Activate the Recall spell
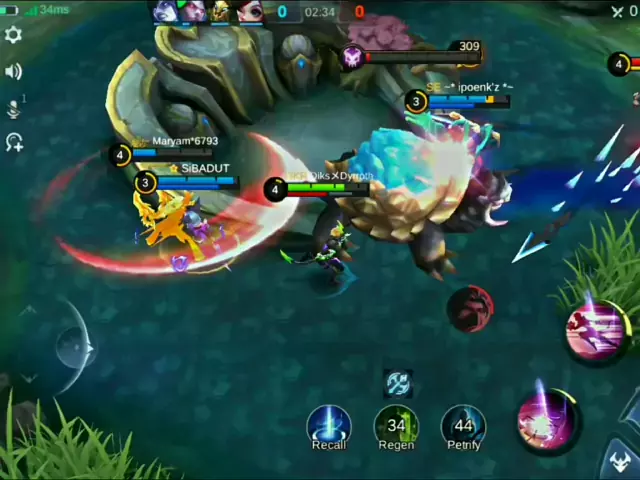 329,425
